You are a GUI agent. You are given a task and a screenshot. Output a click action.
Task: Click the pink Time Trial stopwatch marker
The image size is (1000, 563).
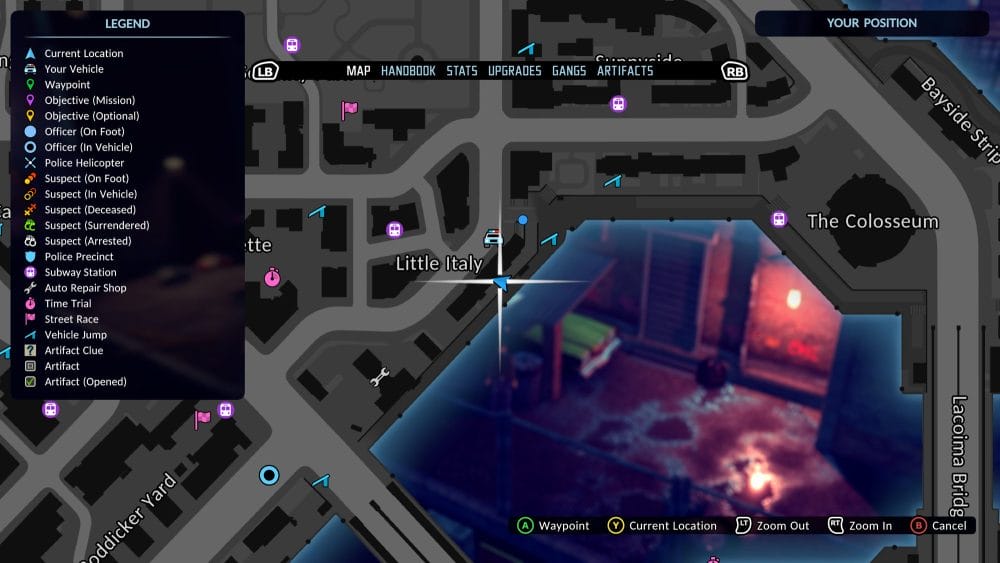273,277
